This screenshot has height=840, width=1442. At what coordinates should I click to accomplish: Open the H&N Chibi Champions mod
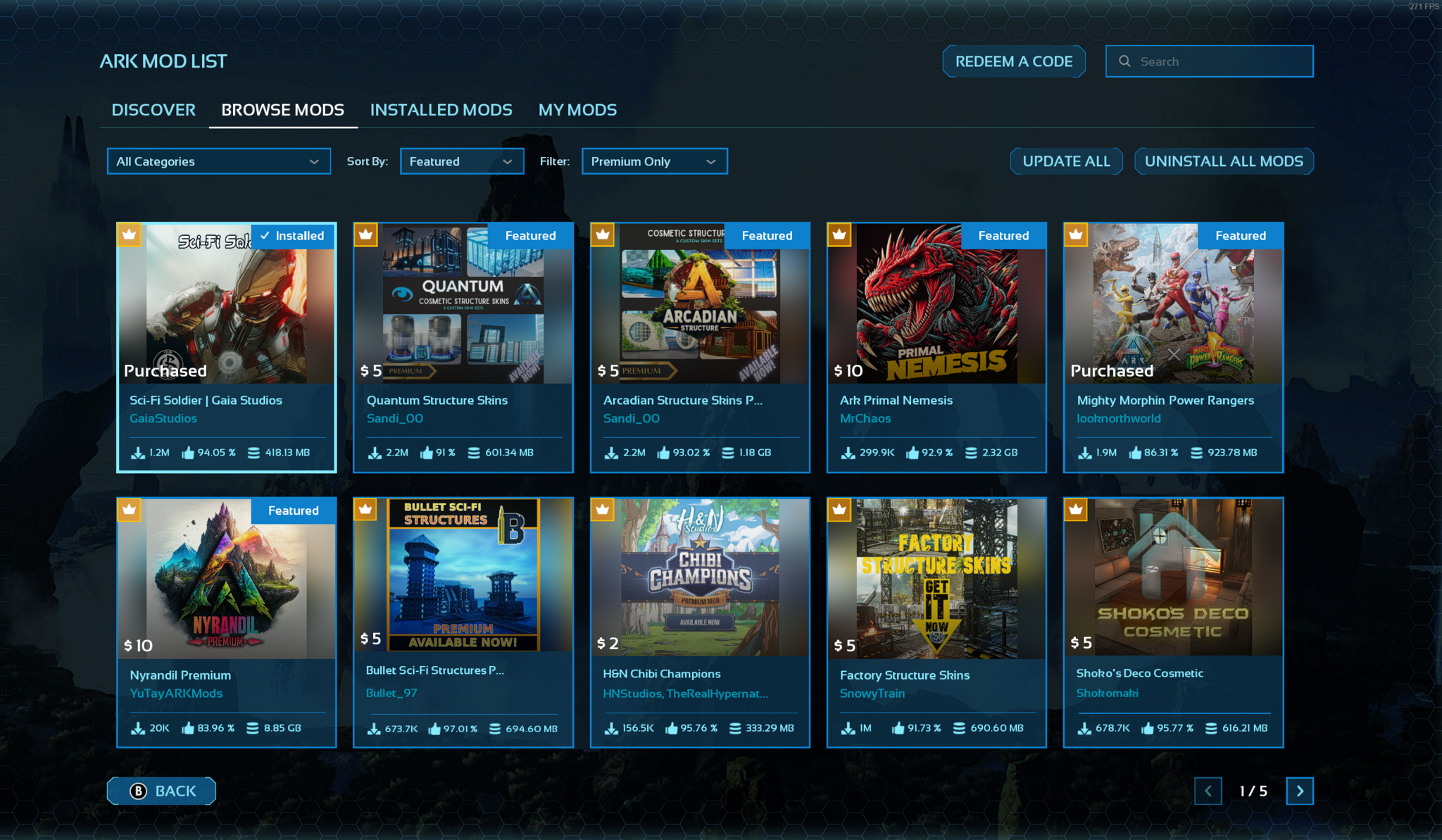pyautogui.click(x=700, y=622)
